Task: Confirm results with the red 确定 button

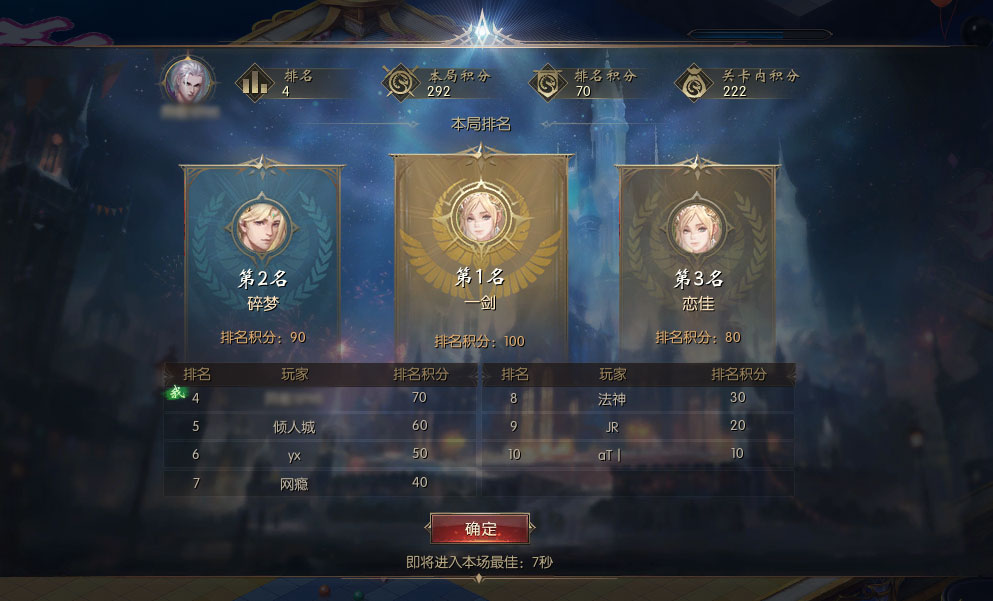Action: coord(480,528)
